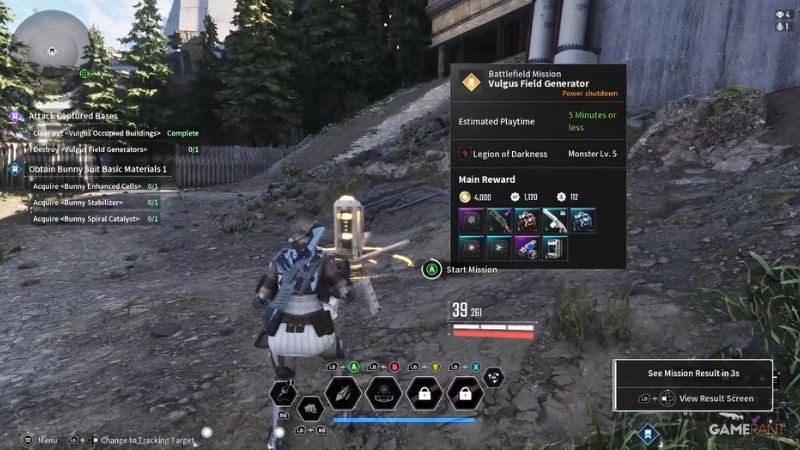Viewport: 800px width, 450px height.
Task: Activate the shard-burst skill hexagon
Action: click(x=342, y=393)
